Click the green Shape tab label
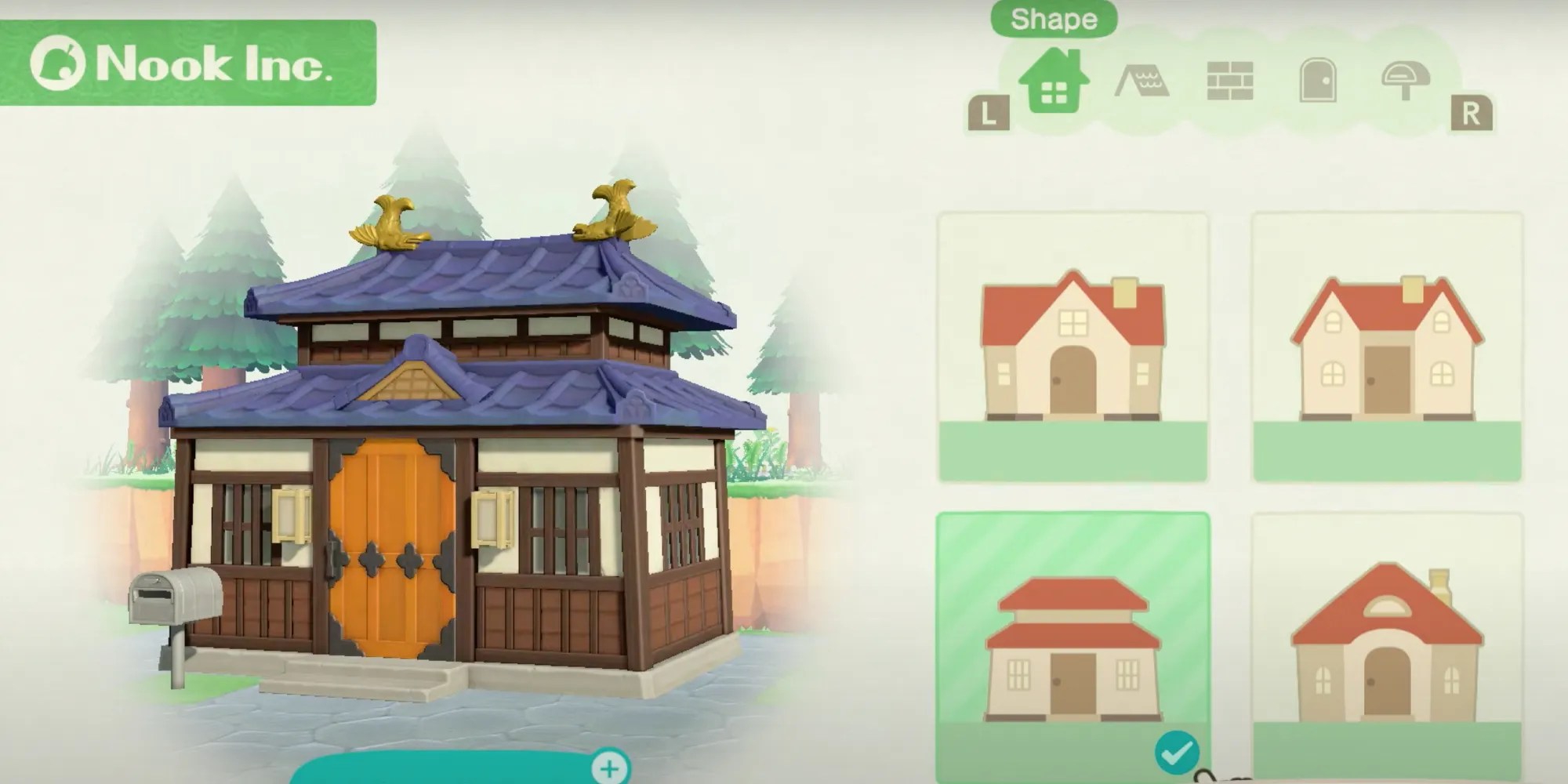1568x784 pixels. pyautogui.click(x=1054, y=19)
